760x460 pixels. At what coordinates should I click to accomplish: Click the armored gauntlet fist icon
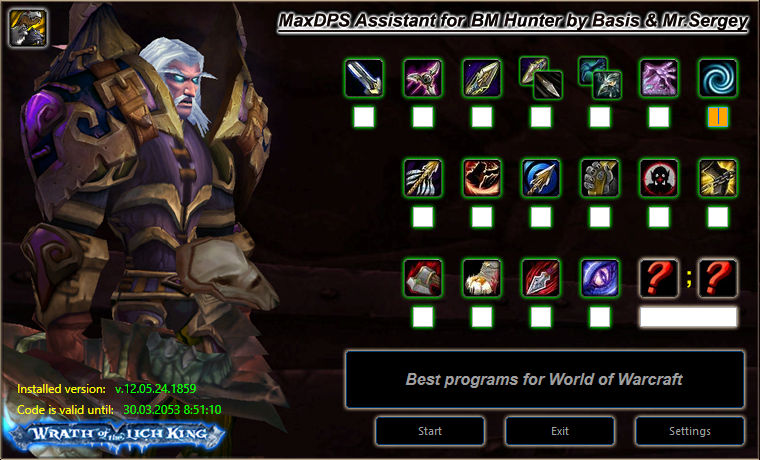tap(600, 178)
